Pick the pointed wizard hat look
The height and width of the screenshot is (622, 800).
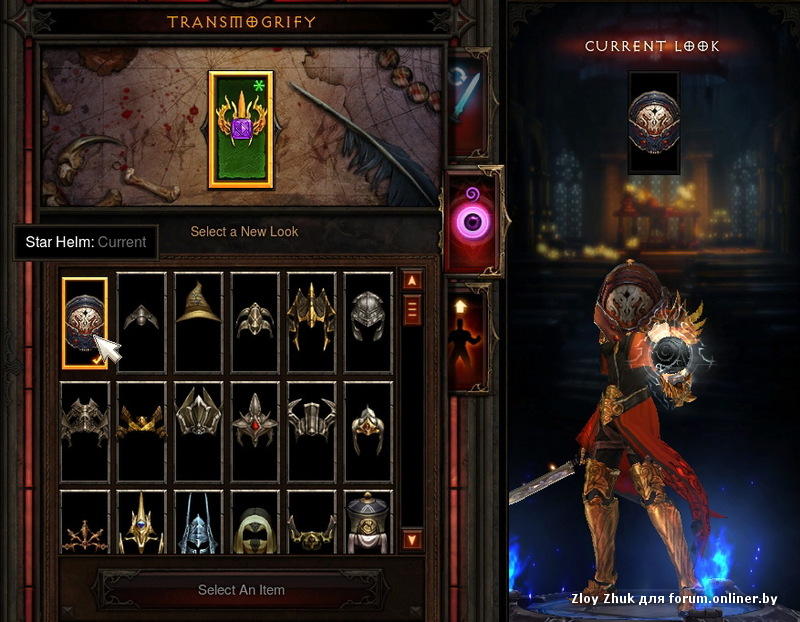(198, 322)
